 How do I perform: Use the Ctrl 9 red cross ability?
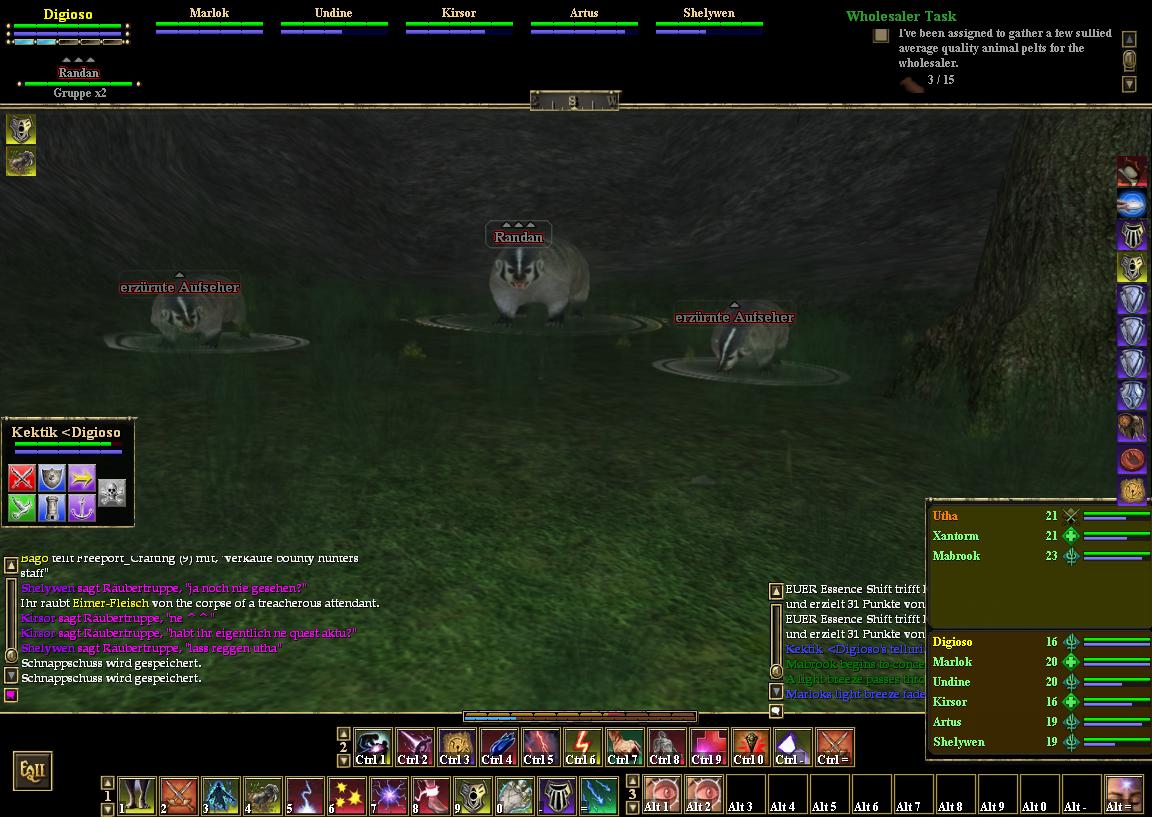[x=706, y=747]
